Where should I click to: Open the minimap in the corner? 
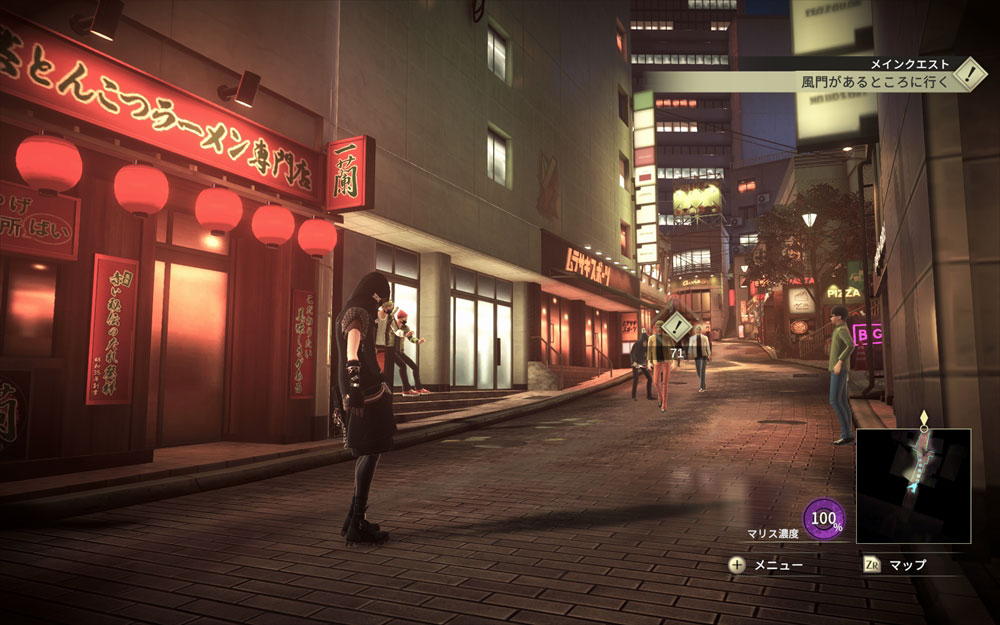click(913, 486)
